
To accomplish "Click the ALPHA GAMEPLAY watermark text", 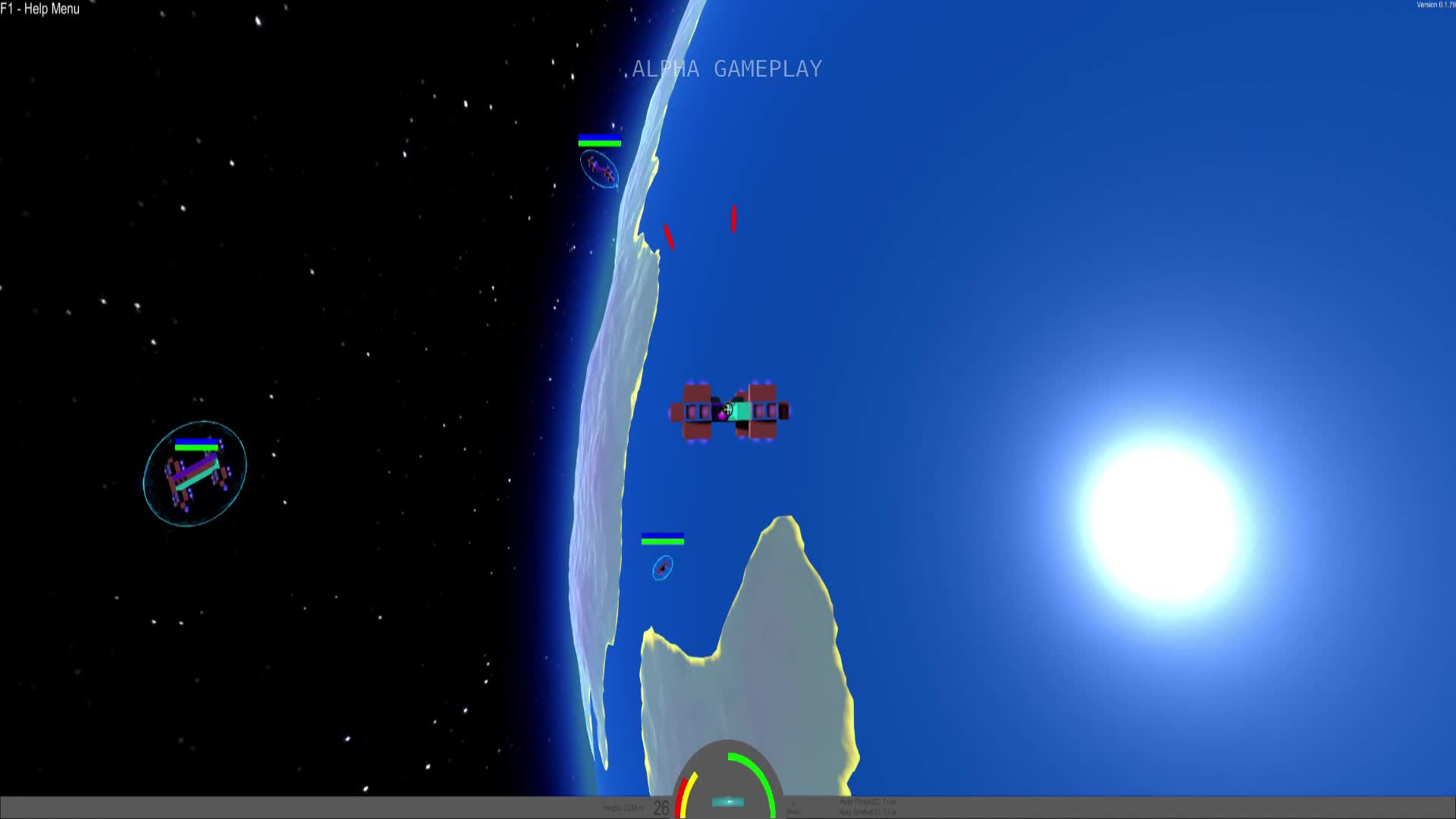I will 724,68.
